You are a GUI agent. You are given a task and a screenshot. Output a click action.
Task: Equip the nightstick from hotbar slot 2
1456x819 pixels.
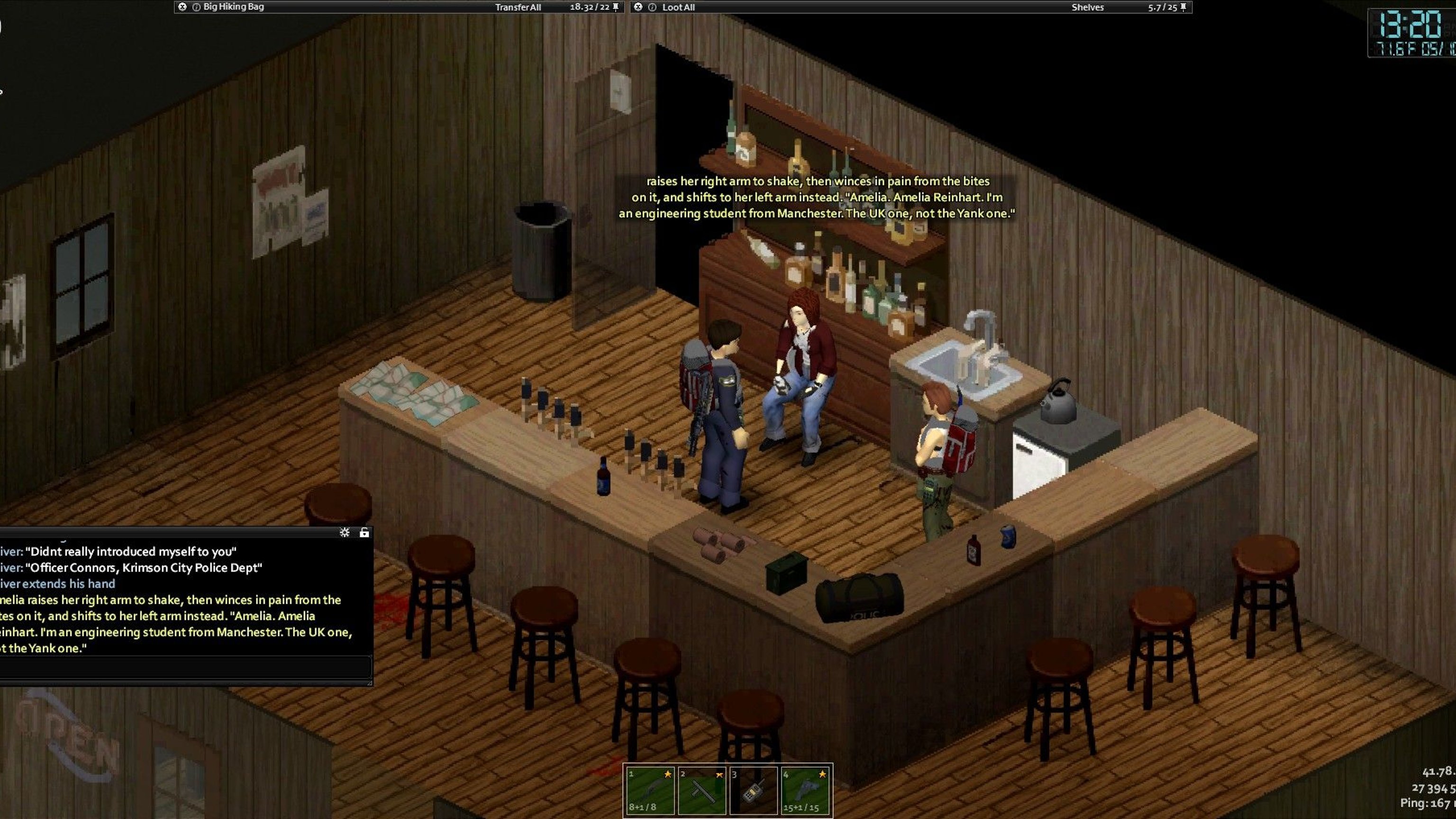[x=702, y=790]
